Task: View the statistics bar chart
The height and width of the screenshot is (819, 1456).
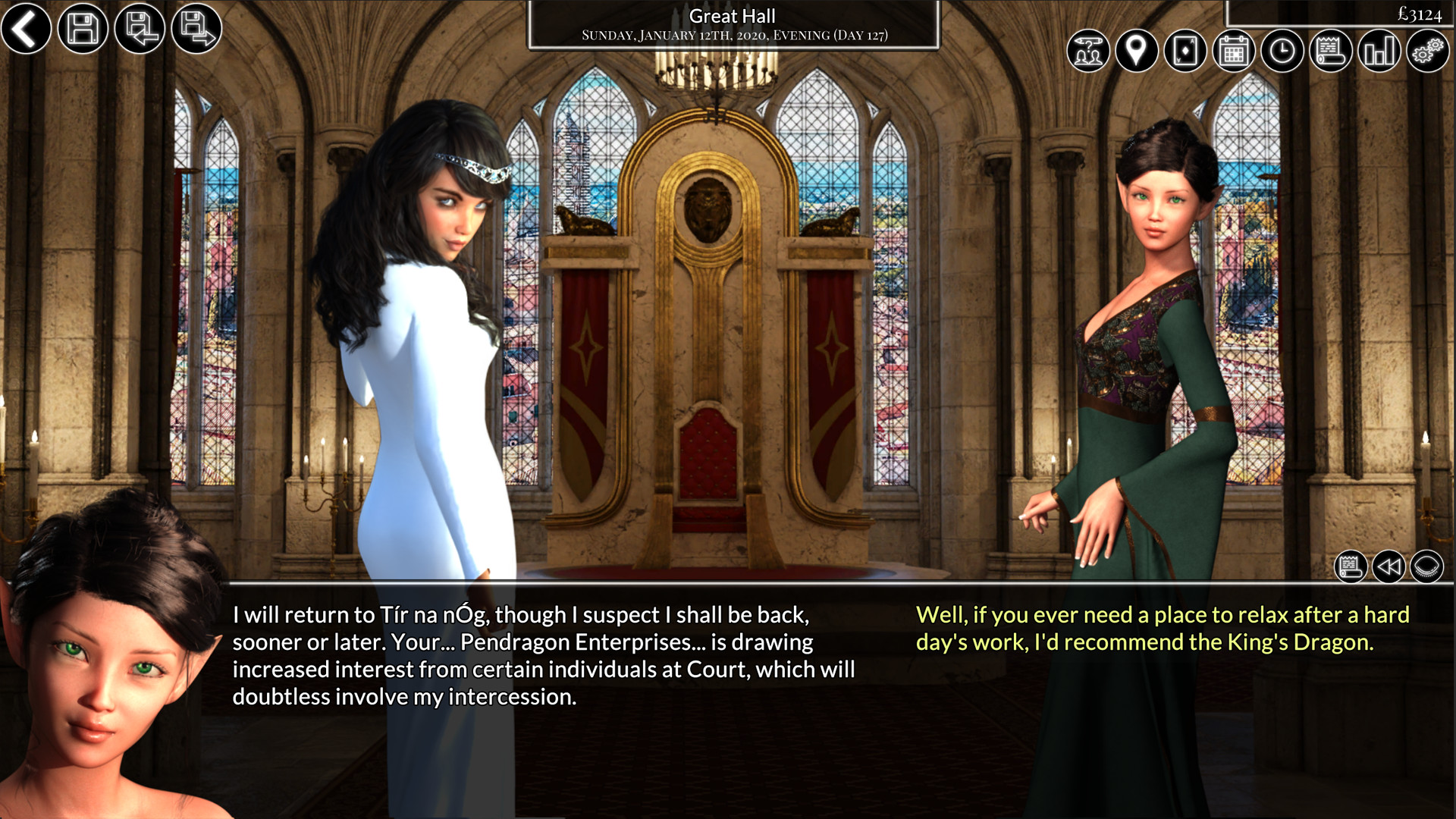Action: (x=1379, y=52)
